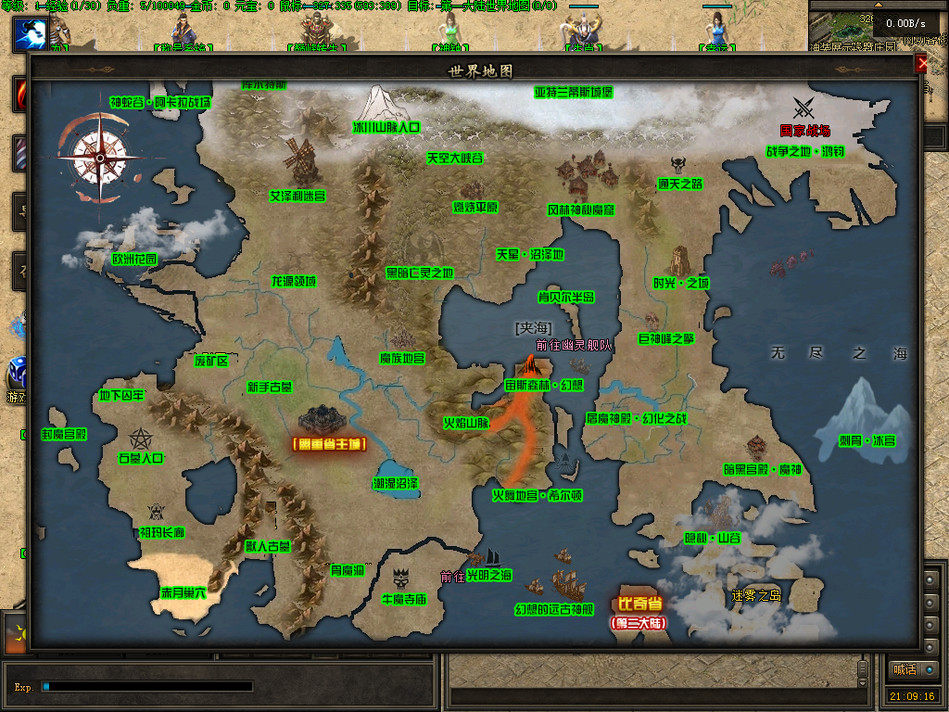Click 前往光明之海 travel link
The height and width of the screenshot is (712, 949).
coord(476,575)
